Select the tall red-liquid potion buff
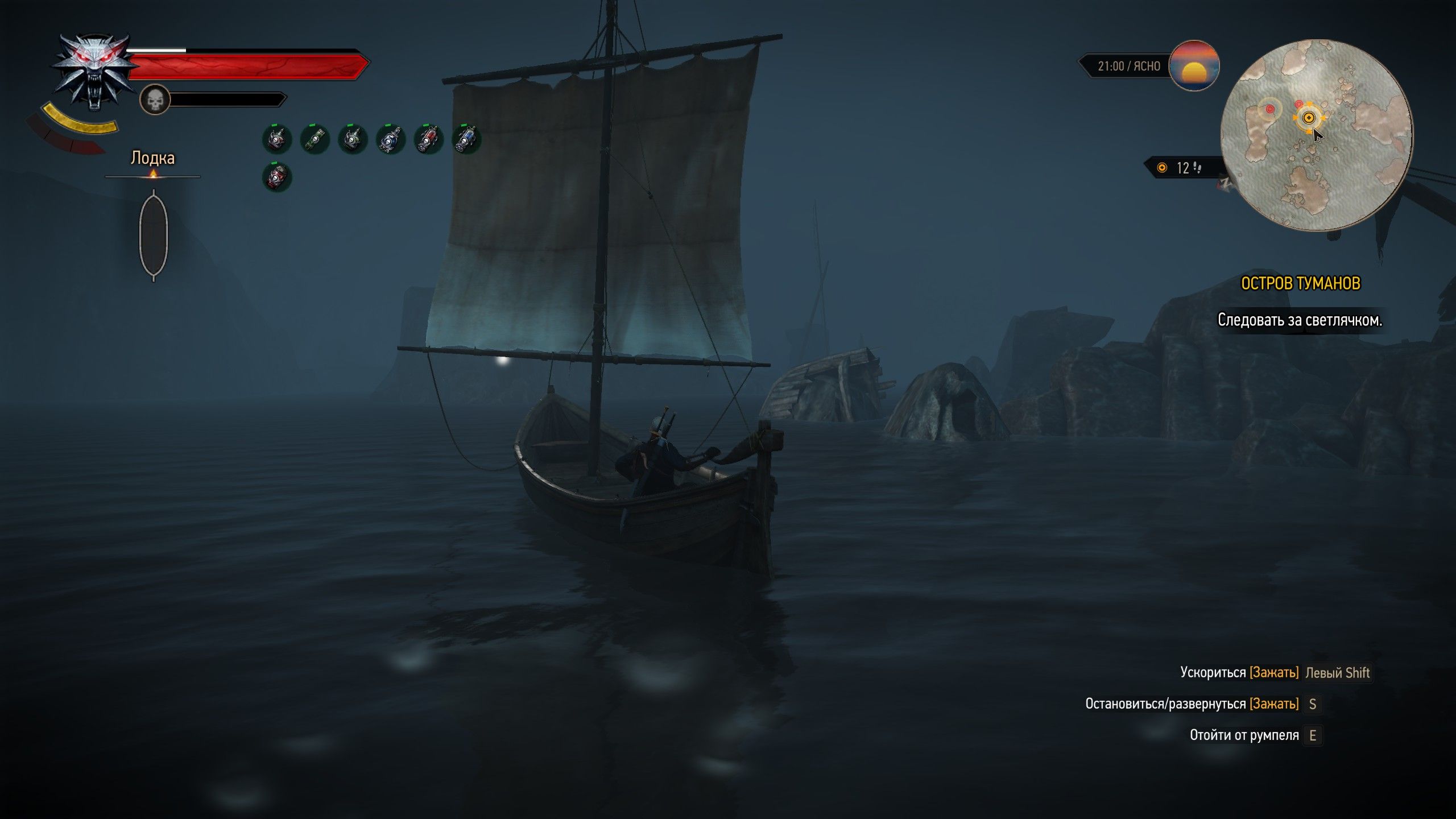 tap(428, 139)
